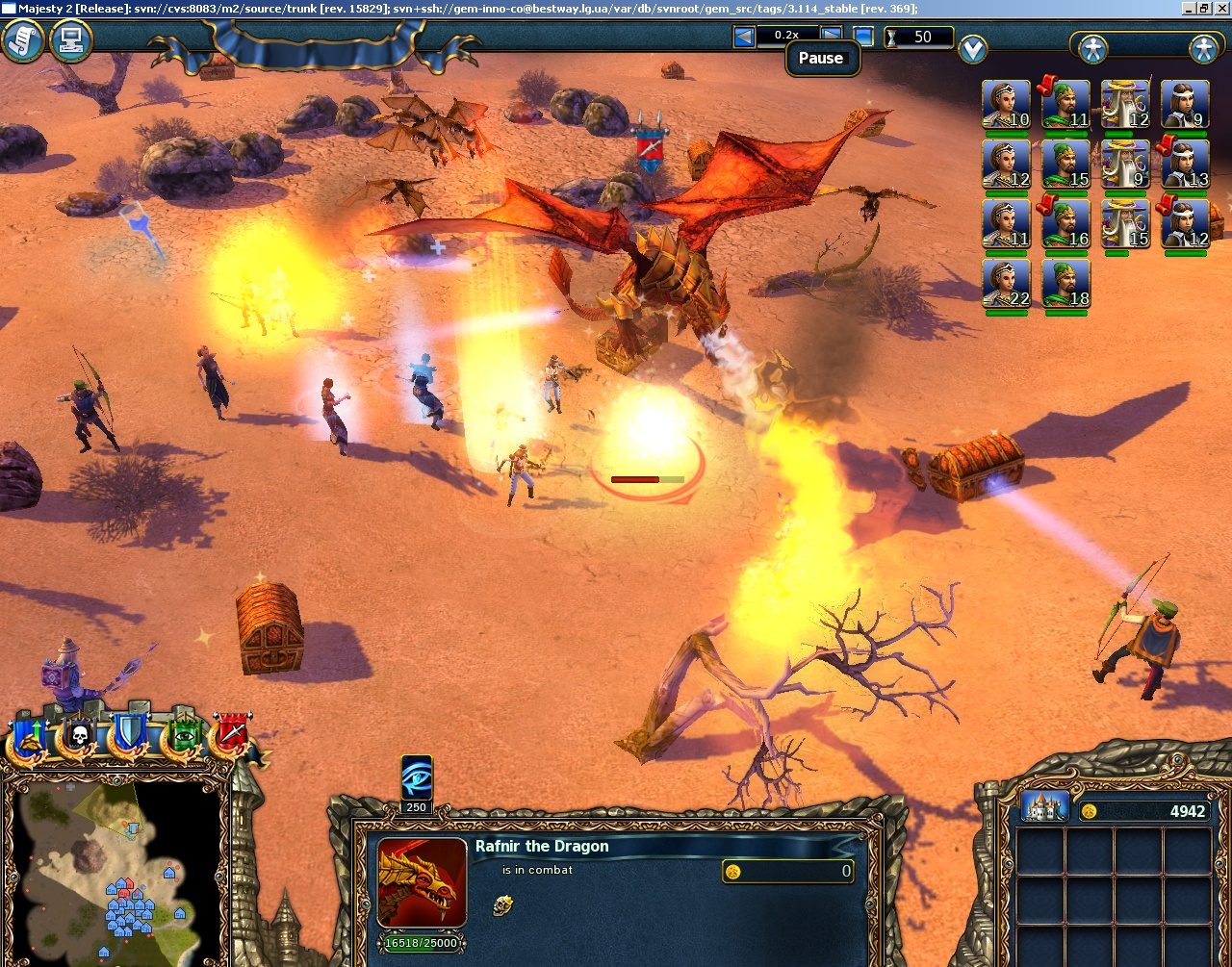
Task: Select the level 18 green-turban hero
Action: point(1066,284)
